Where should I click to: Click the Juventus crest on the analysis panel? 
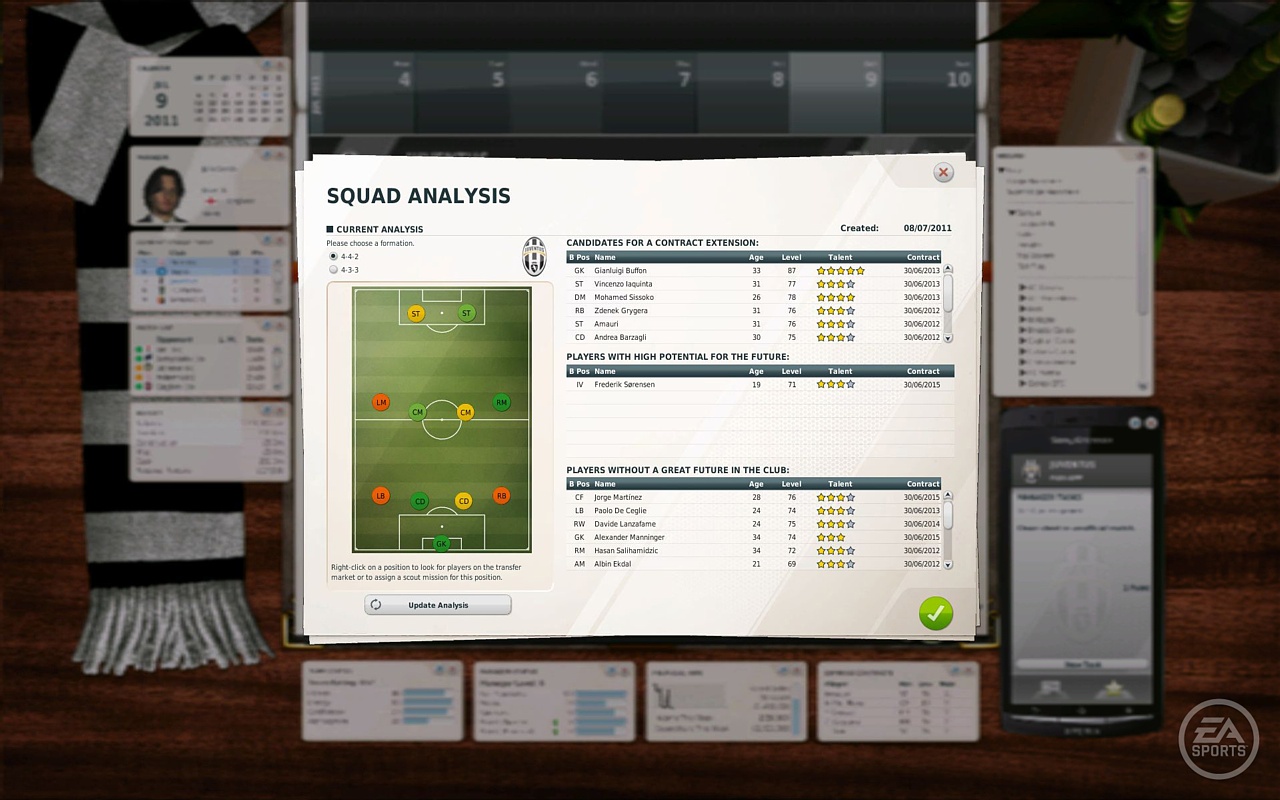[533, 257]
